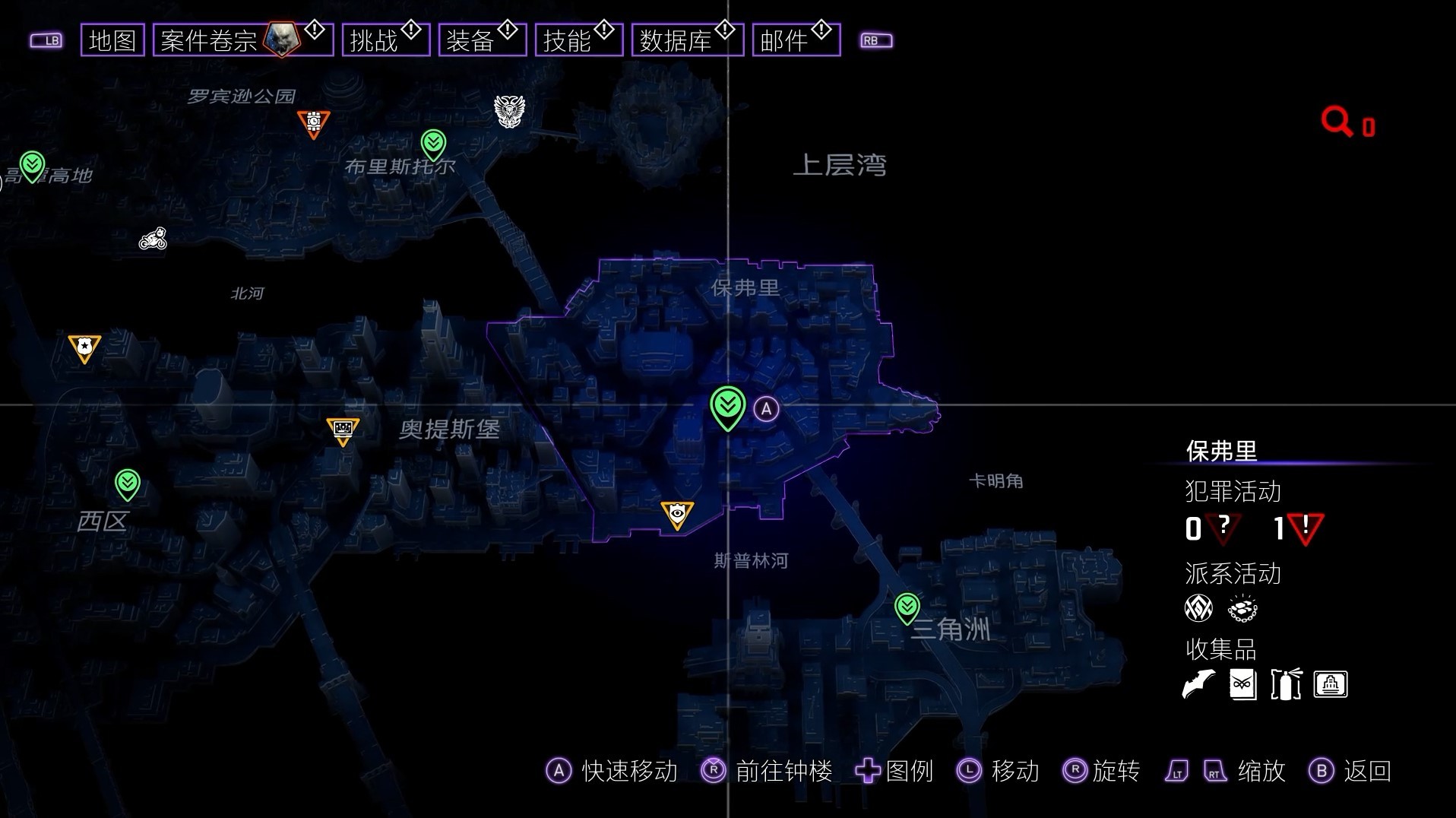
Task: Select the yellow marker beside 奥提斯堡
Action: click(x=343, y=430)
